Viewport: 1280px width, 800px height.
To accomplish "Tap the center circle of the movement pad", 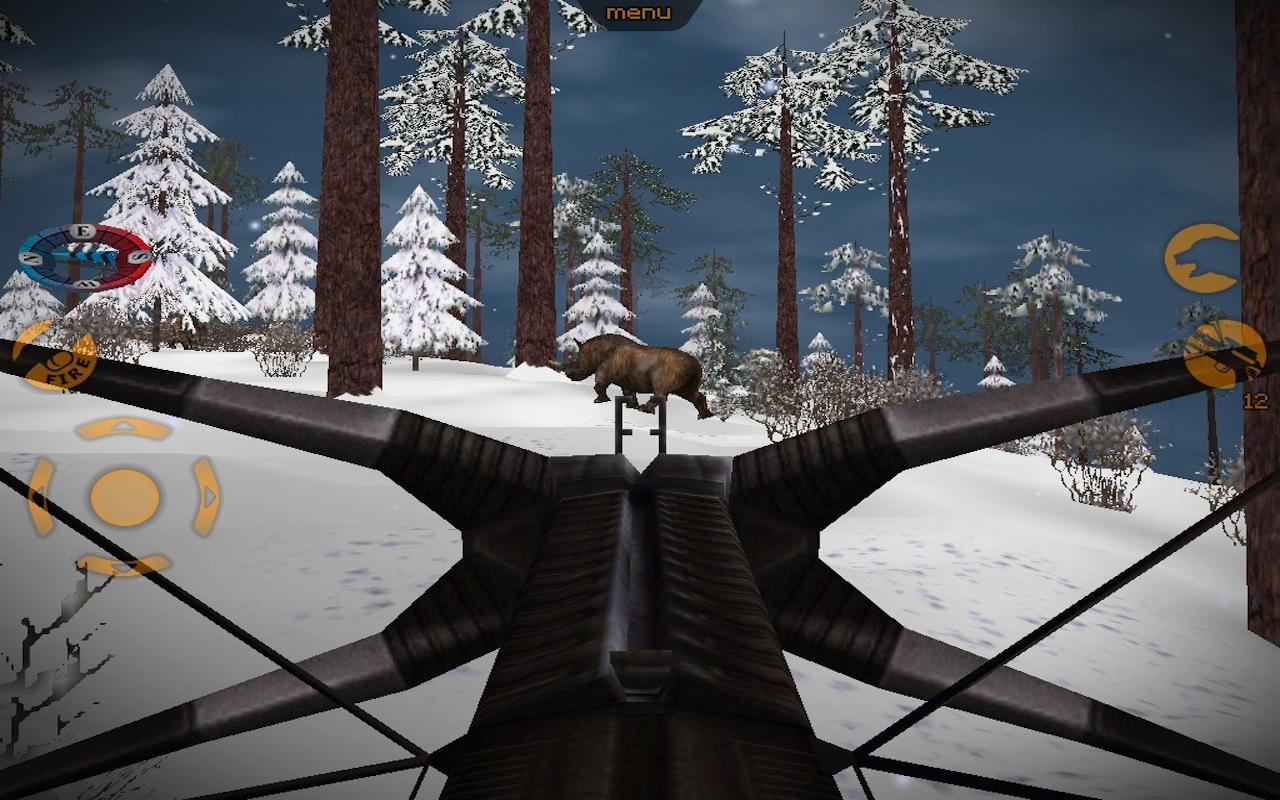I will (x=125, y=496).
